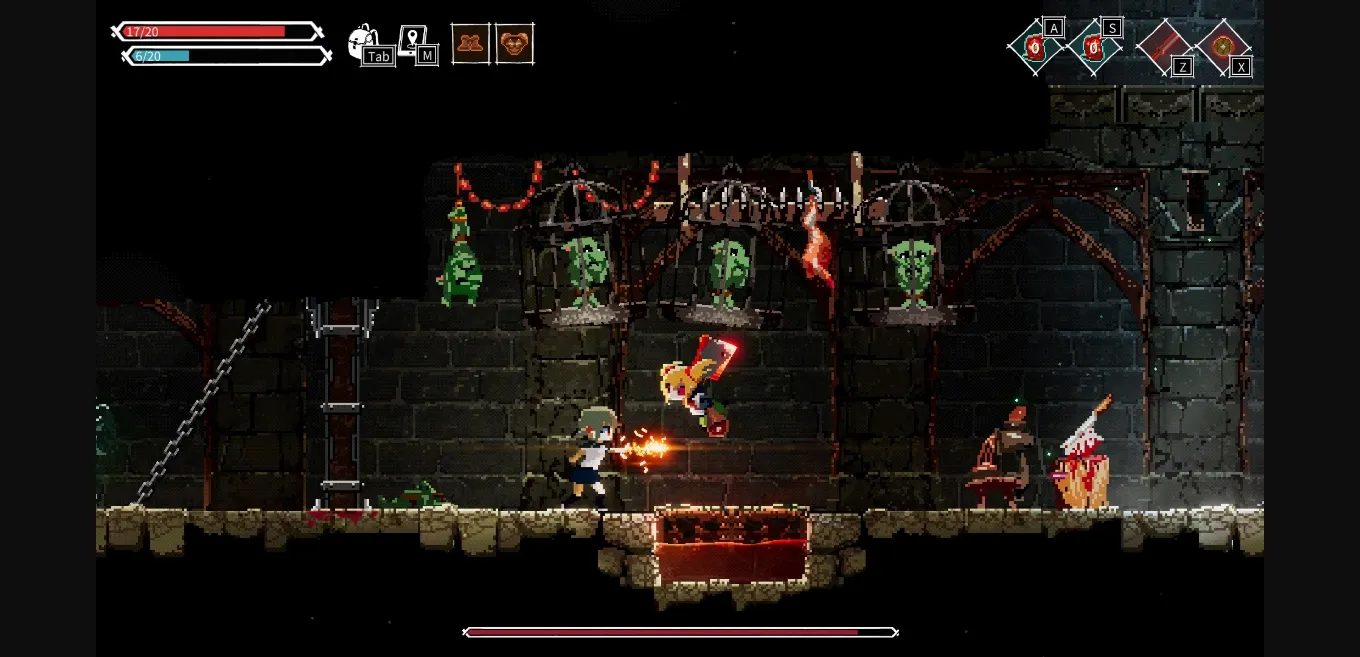This screenshot has height=657, width=1360.
Task: Open the map tablet icon
Action: 412,41
